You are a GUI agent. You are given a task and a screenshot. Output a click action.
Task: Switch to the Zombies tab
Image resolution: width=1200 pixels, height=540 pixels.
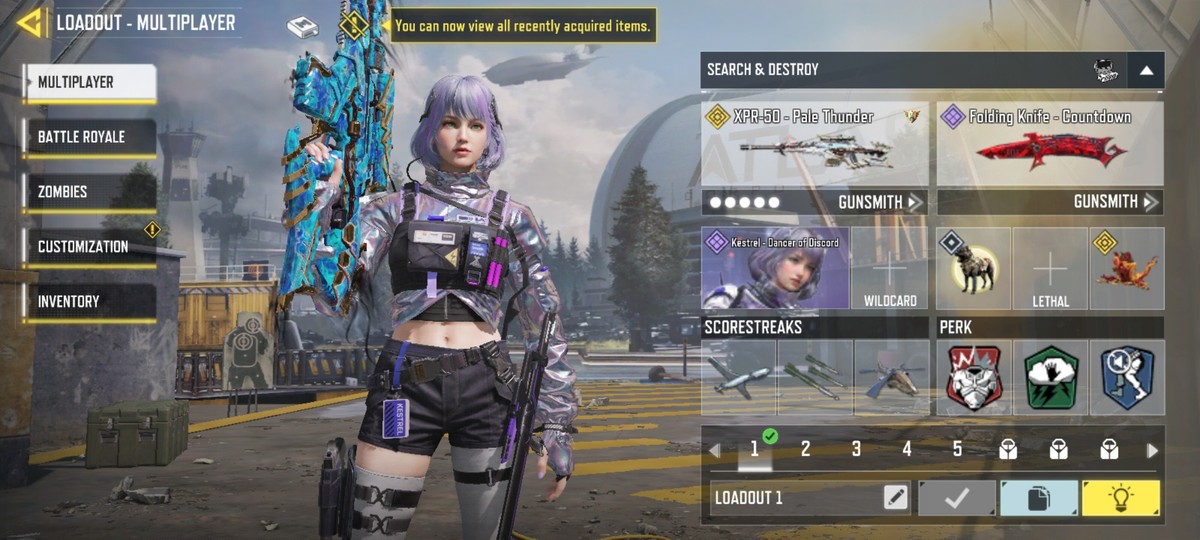(x=90, y=192)
